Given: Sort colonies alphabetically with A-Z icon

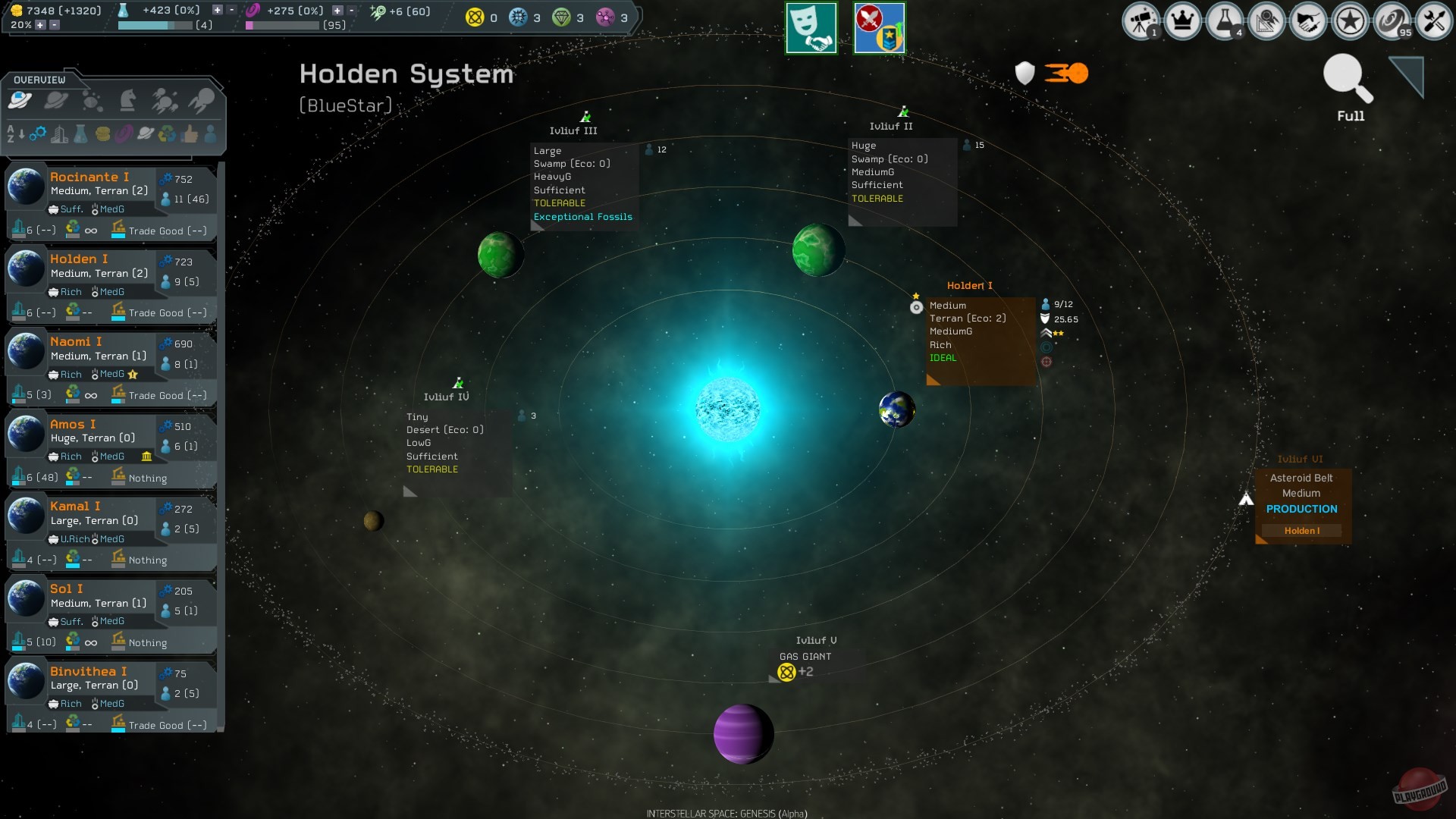Looking at the screenshot, I should [x=11, y=133].
